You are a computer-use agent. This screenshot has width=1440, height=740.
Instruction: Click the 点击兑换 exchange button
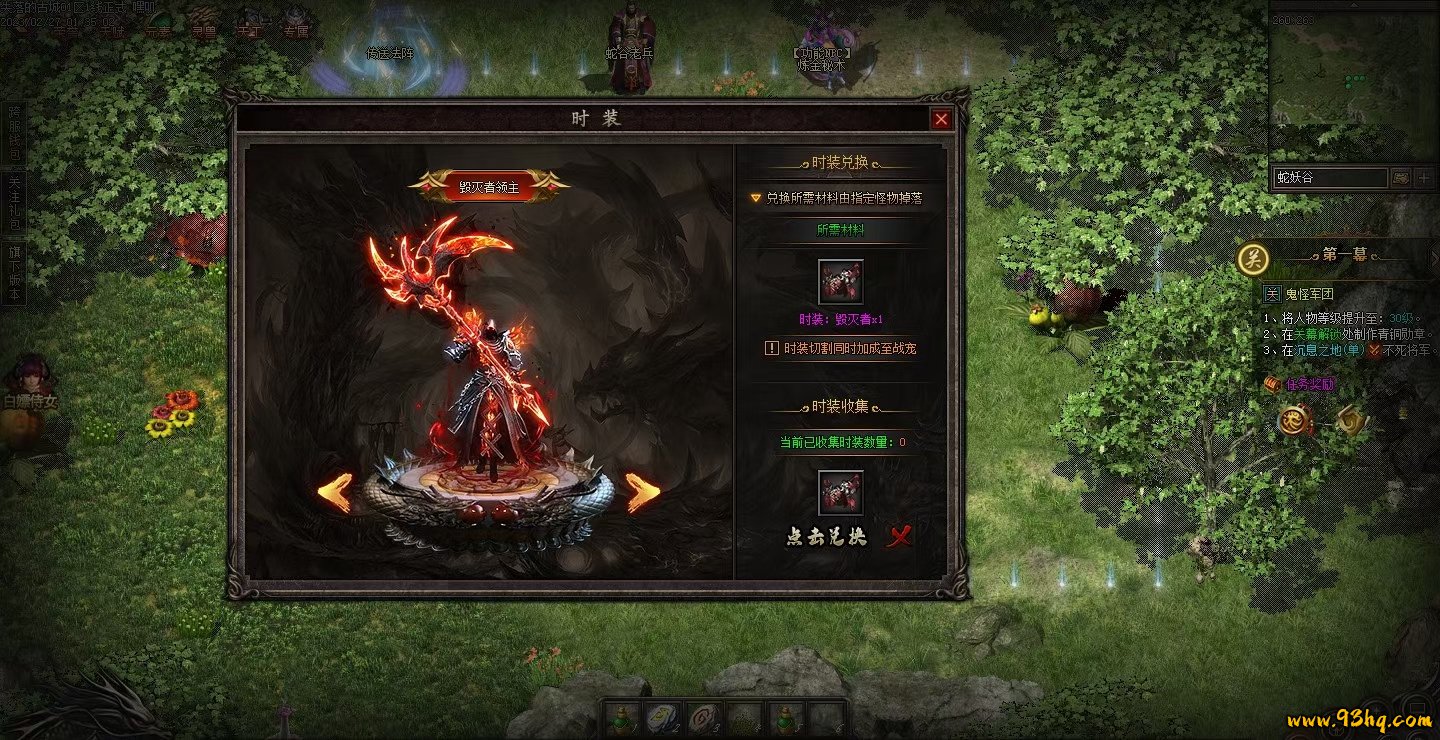[x=827, y=537]
